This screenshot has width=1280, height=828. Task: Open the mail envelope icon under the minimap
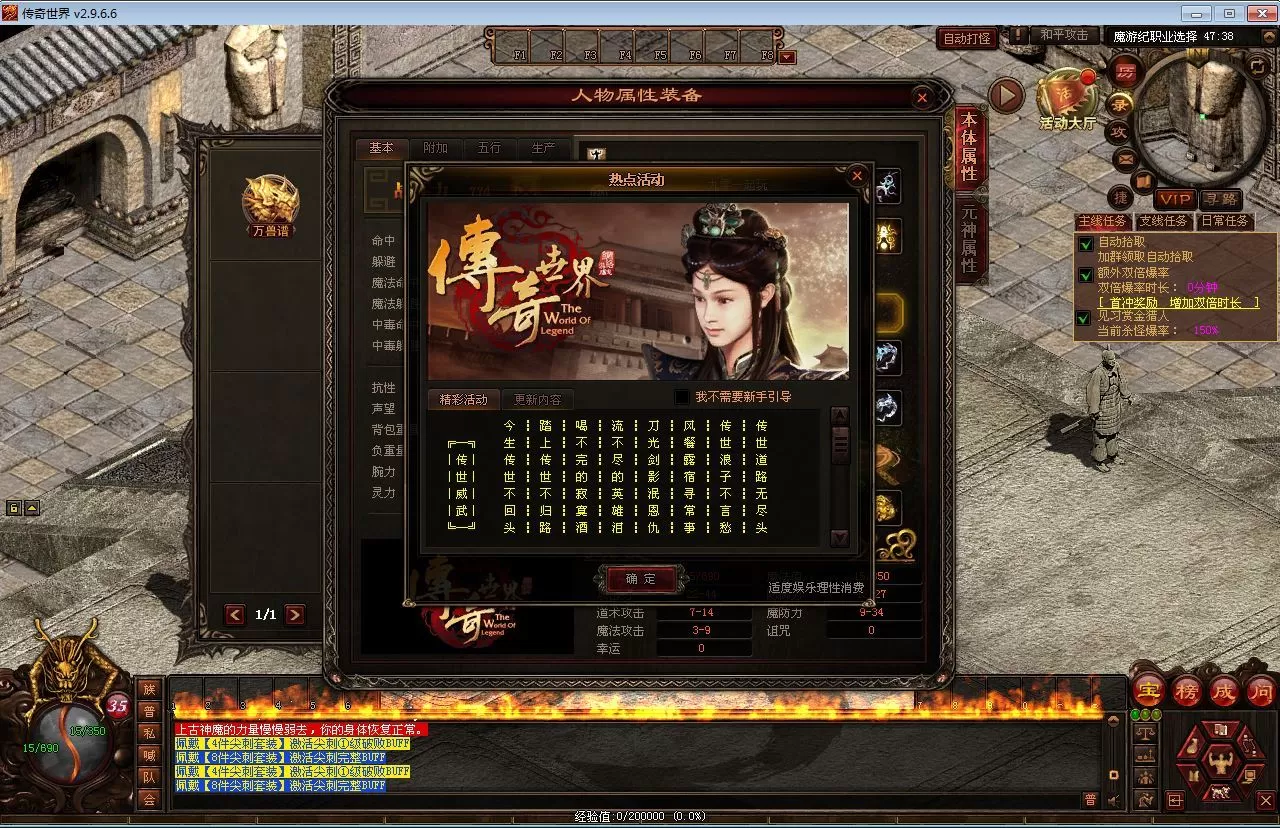[1125, 158]
